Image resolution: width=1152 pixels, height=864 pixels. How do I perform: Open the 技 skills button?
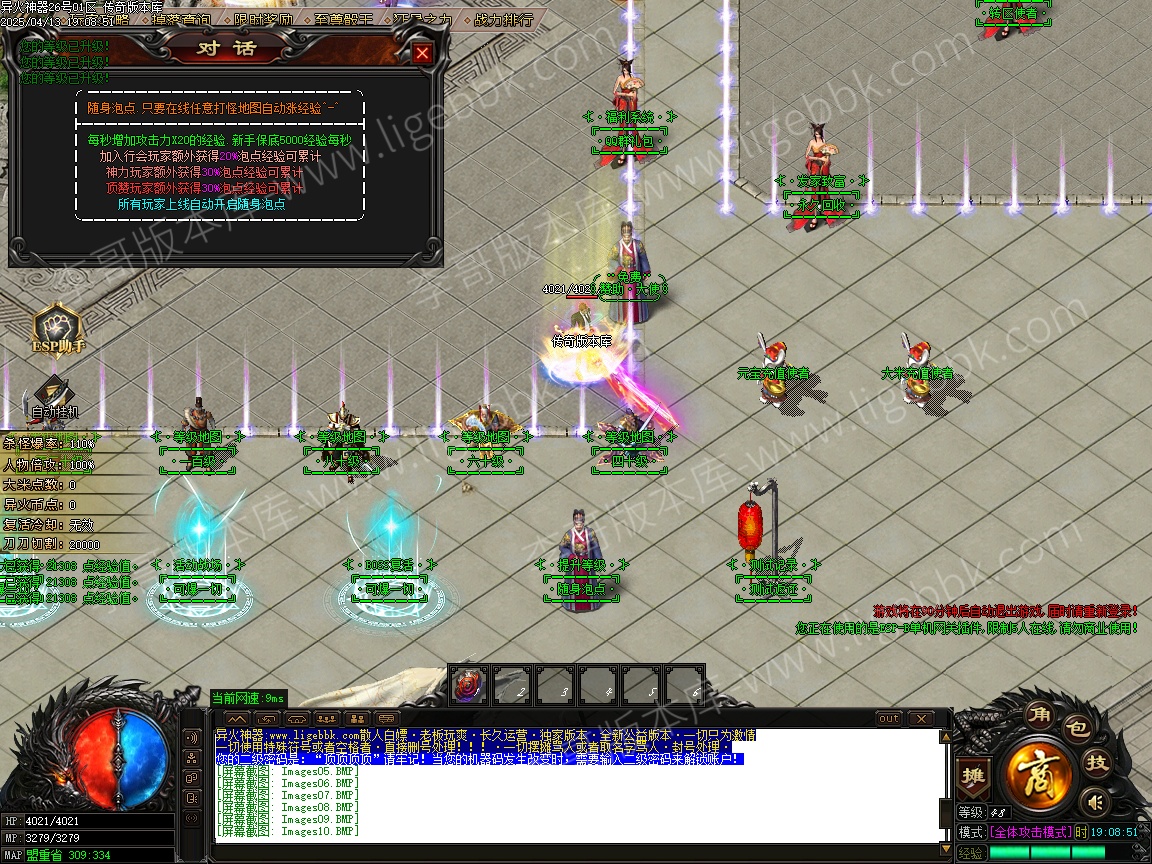click(x=1098, y=763)
